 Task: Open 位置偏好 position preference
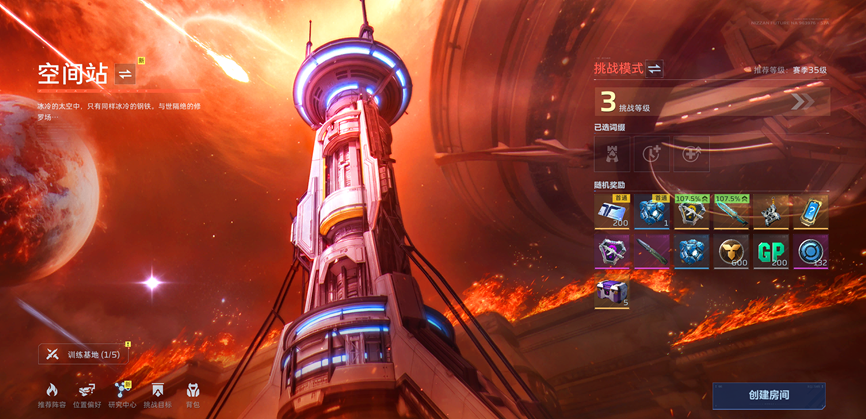tap(87, 394)
